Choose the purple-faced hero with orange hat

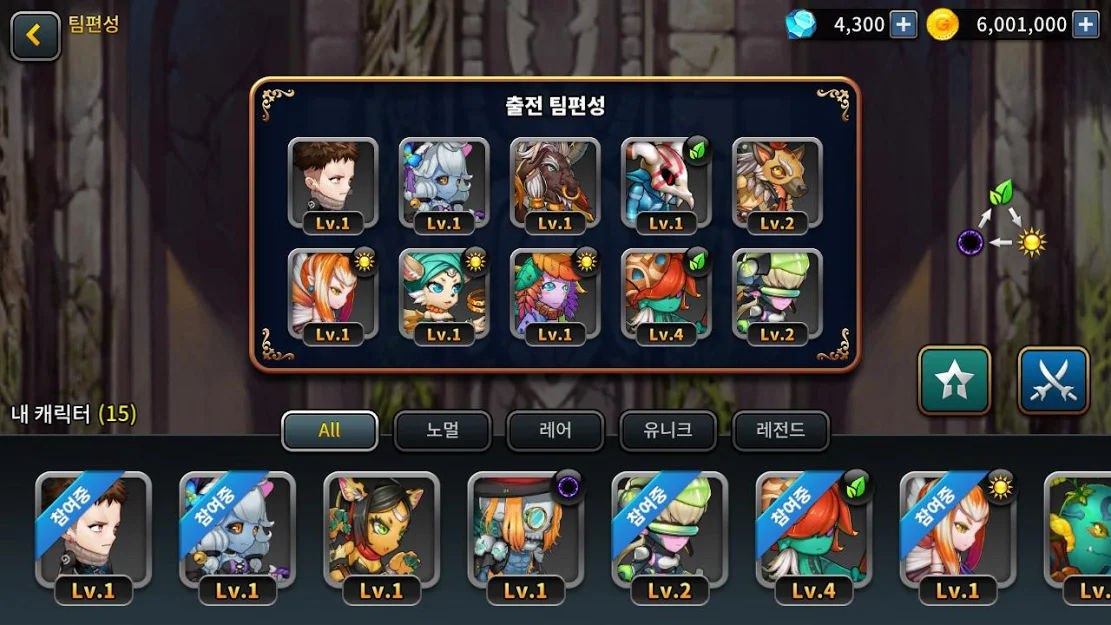tap(555, 294)
